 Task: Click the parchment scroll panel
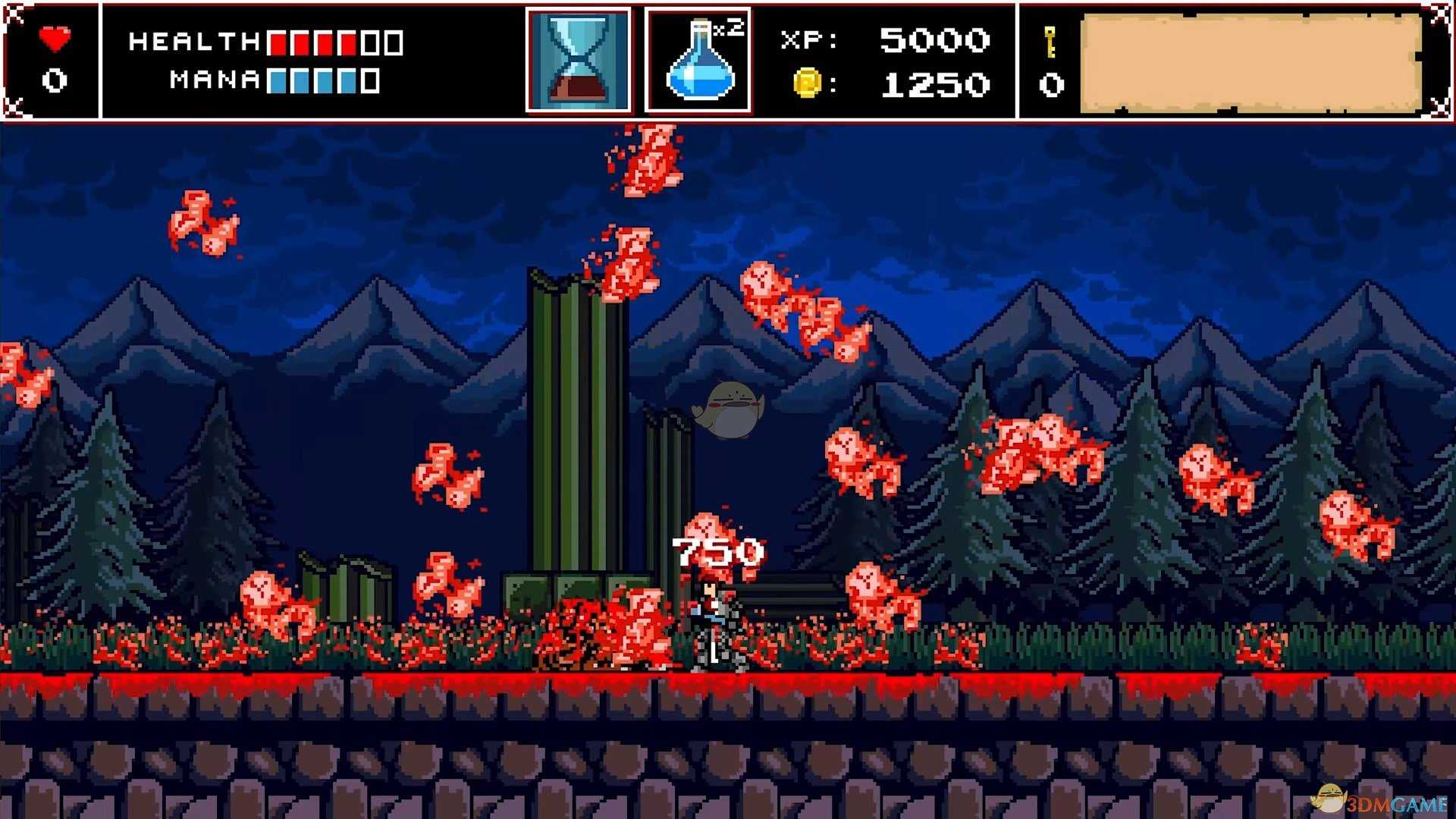(1250, 64)
